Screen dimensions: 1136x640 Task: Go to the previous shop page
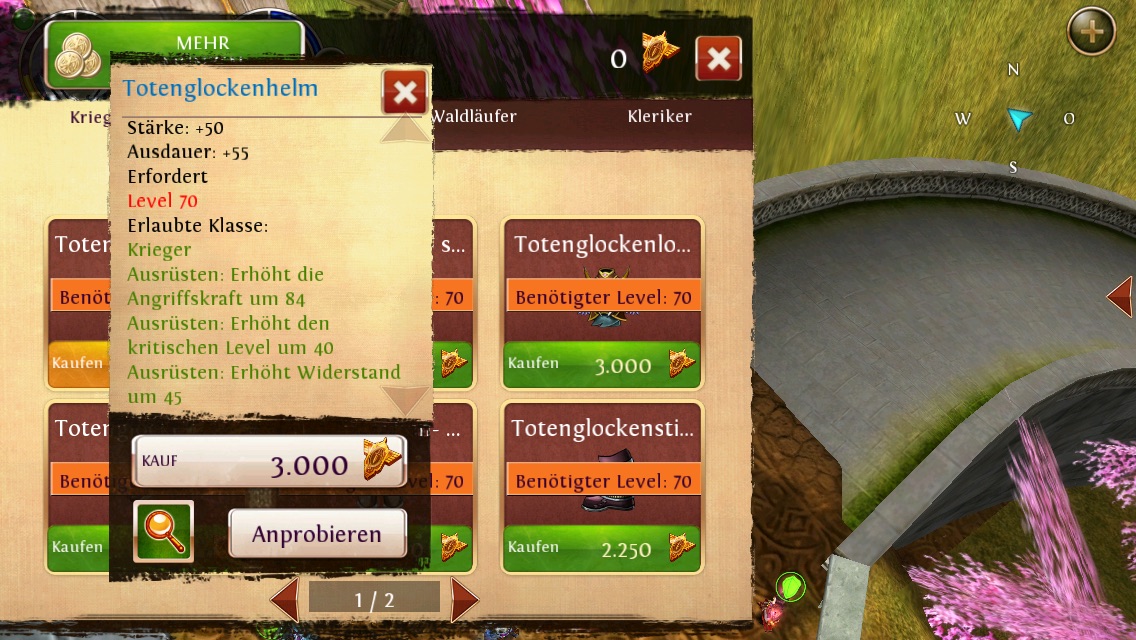pos(285,599)
